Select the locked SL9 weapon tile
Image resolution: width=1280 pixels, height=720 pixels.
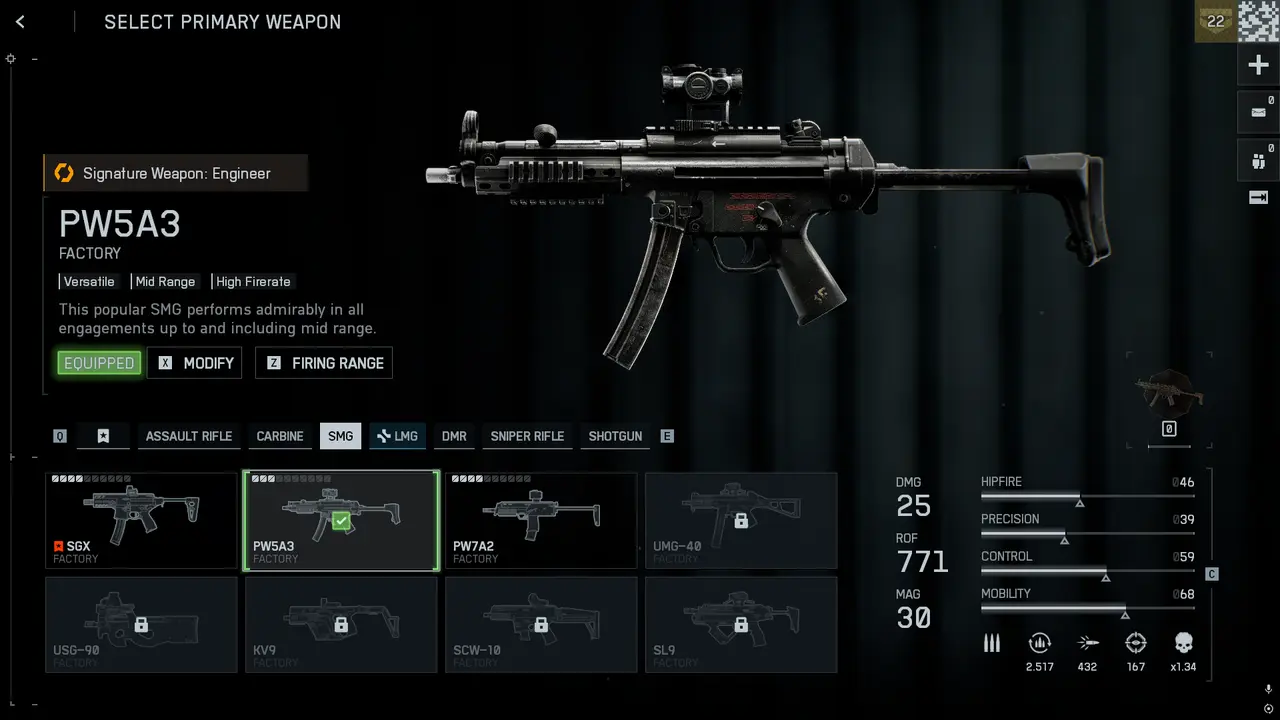pyautogui.click(x=741, y=624)
